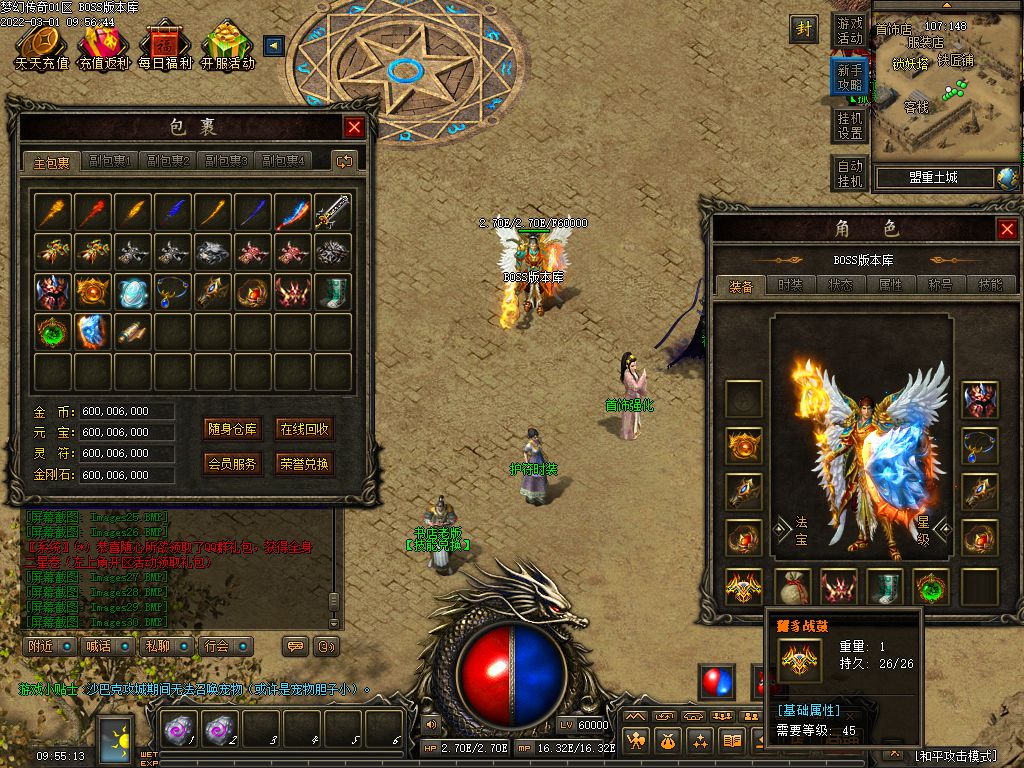
Task: Click the 在线回收 online recycle button
Action: click(x=304, y=430)
